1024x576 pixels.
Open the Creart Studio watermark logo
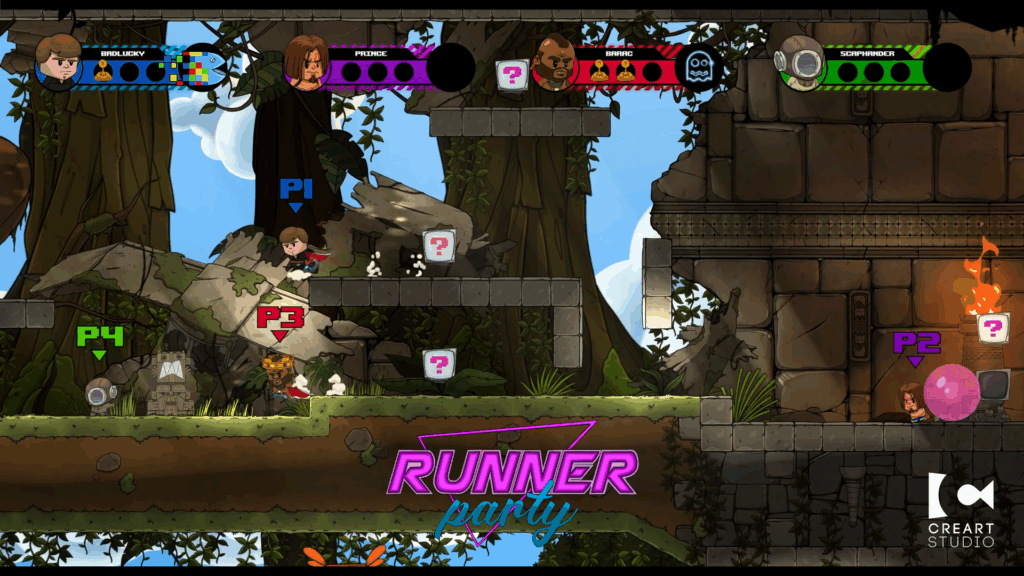click(960, 509)
